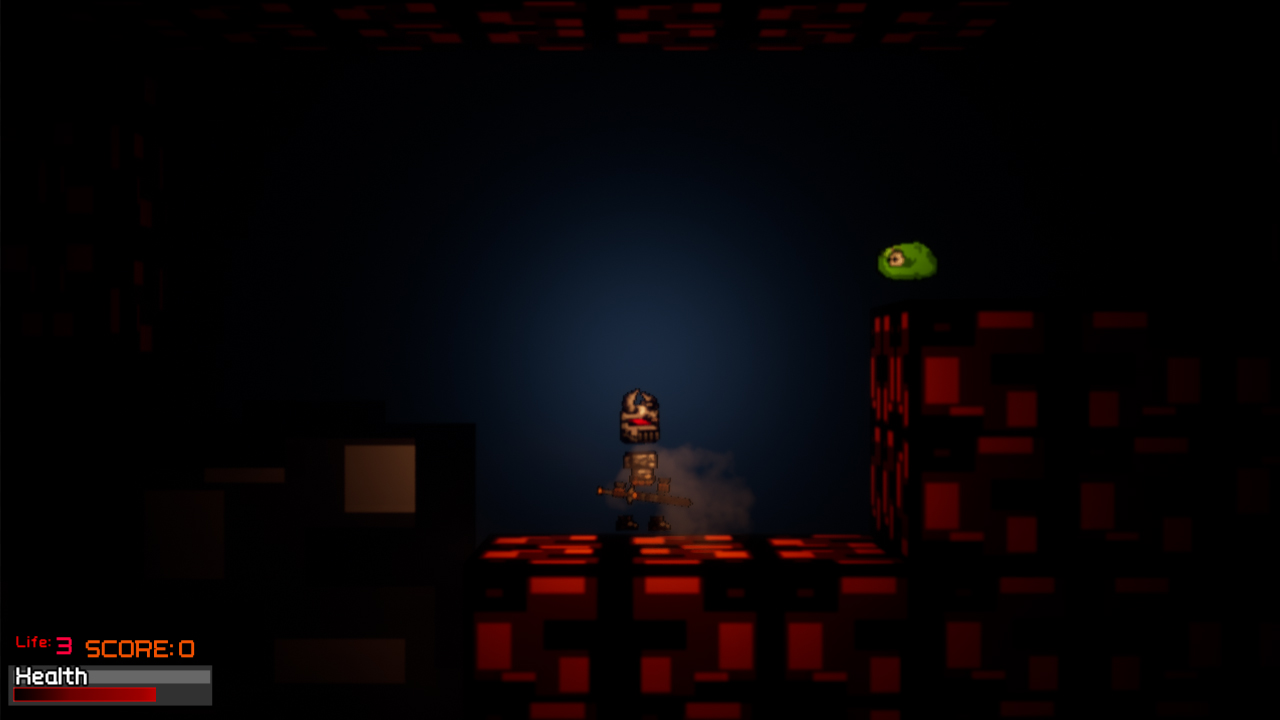Click the red eye on the skull helmet
Screen dimensions: 1280x720
[637, 423]
